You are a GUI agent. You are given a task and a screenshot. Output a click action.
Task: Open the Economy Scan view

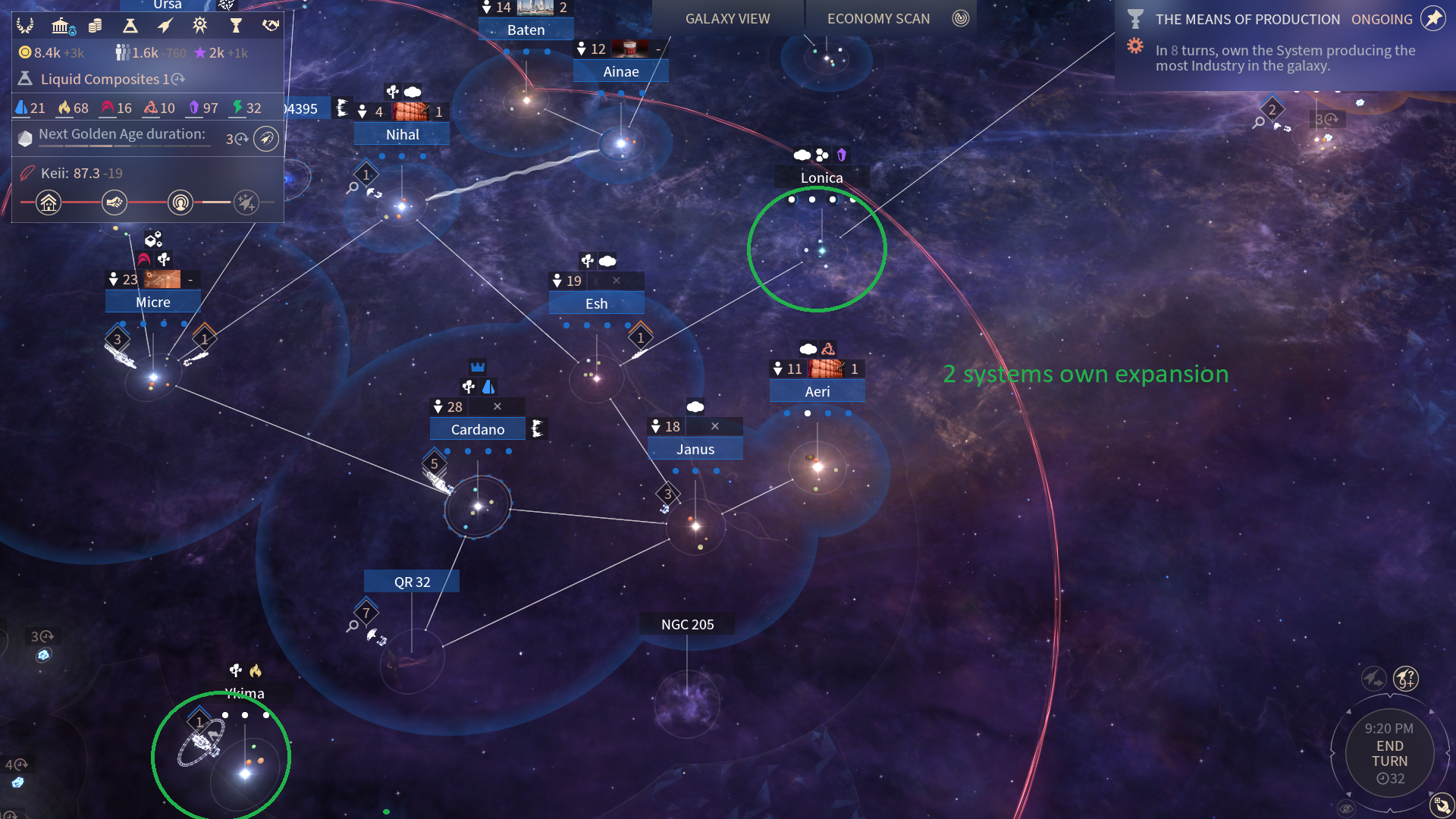[878, 19]
